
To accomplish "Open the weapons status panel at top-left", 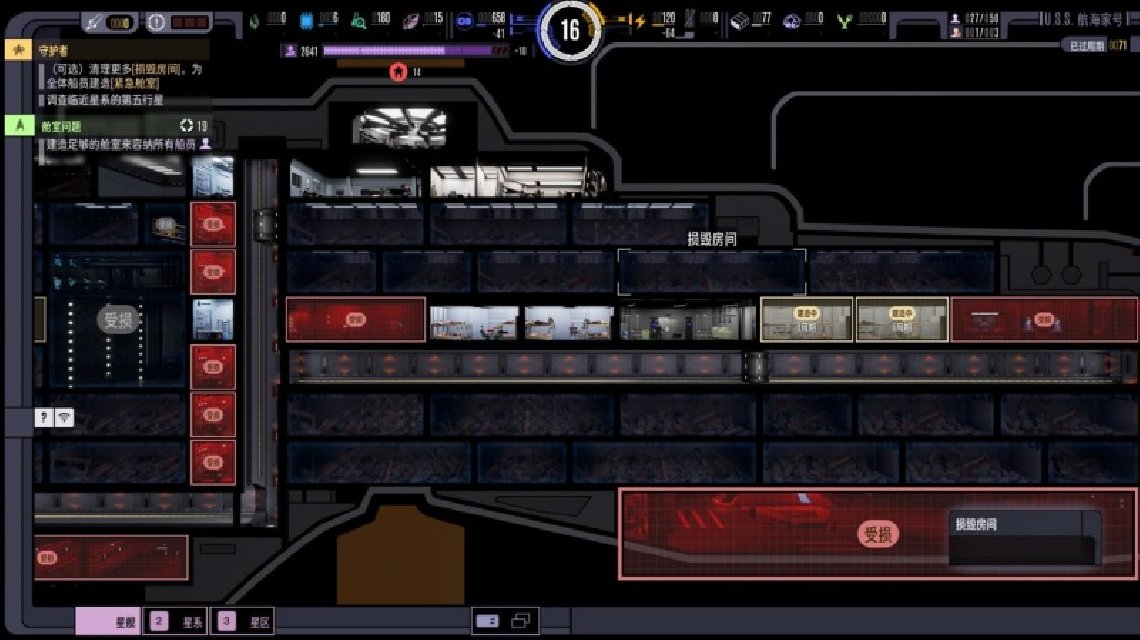I will pyautogui.click(x=107, y=21).
